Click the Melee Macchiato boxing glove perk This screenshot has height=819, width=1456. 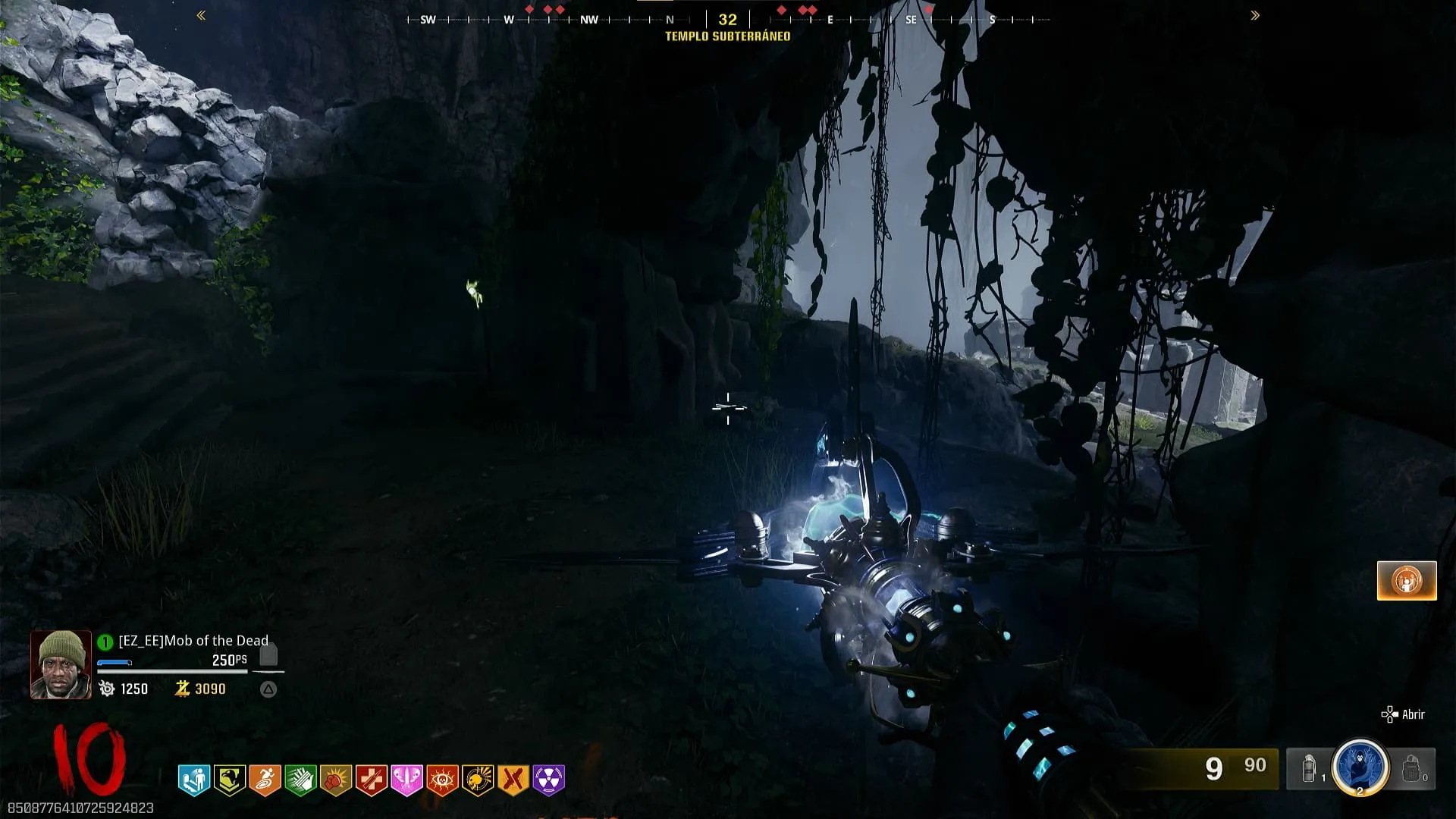[x=336, y=780]
